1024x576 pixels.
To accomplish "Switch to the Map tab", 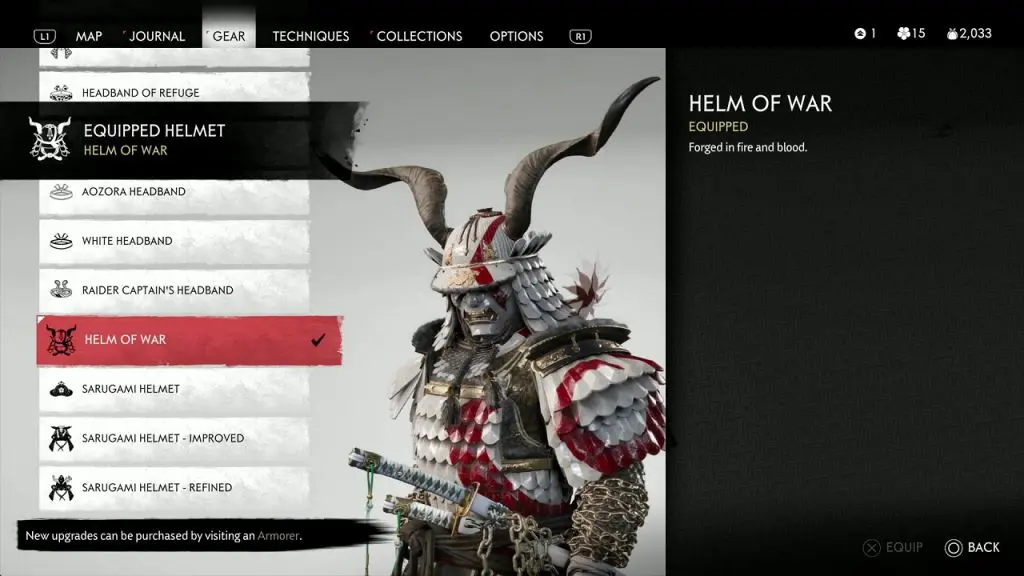I will pyautogui.click(x=89, y=36).
